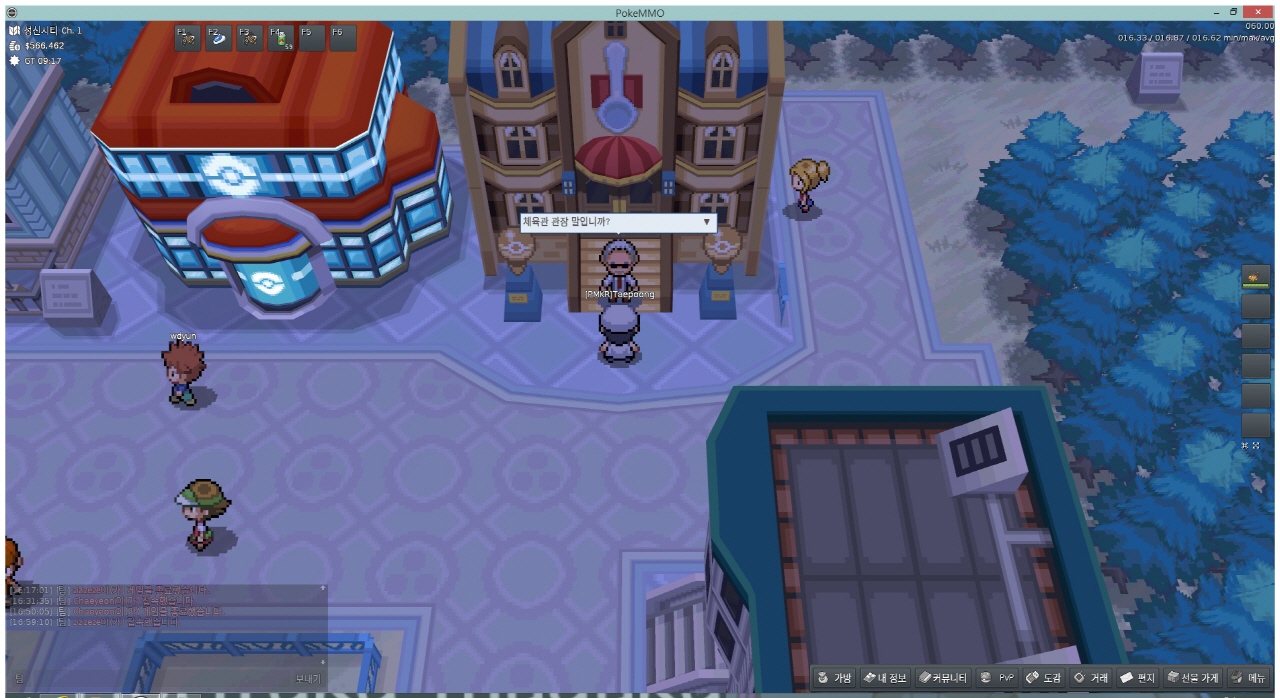Viewport: 1280px width, 698px height.
Task: Advance the NPC dialogue box arrow
Action: click(x=706, y=221)
